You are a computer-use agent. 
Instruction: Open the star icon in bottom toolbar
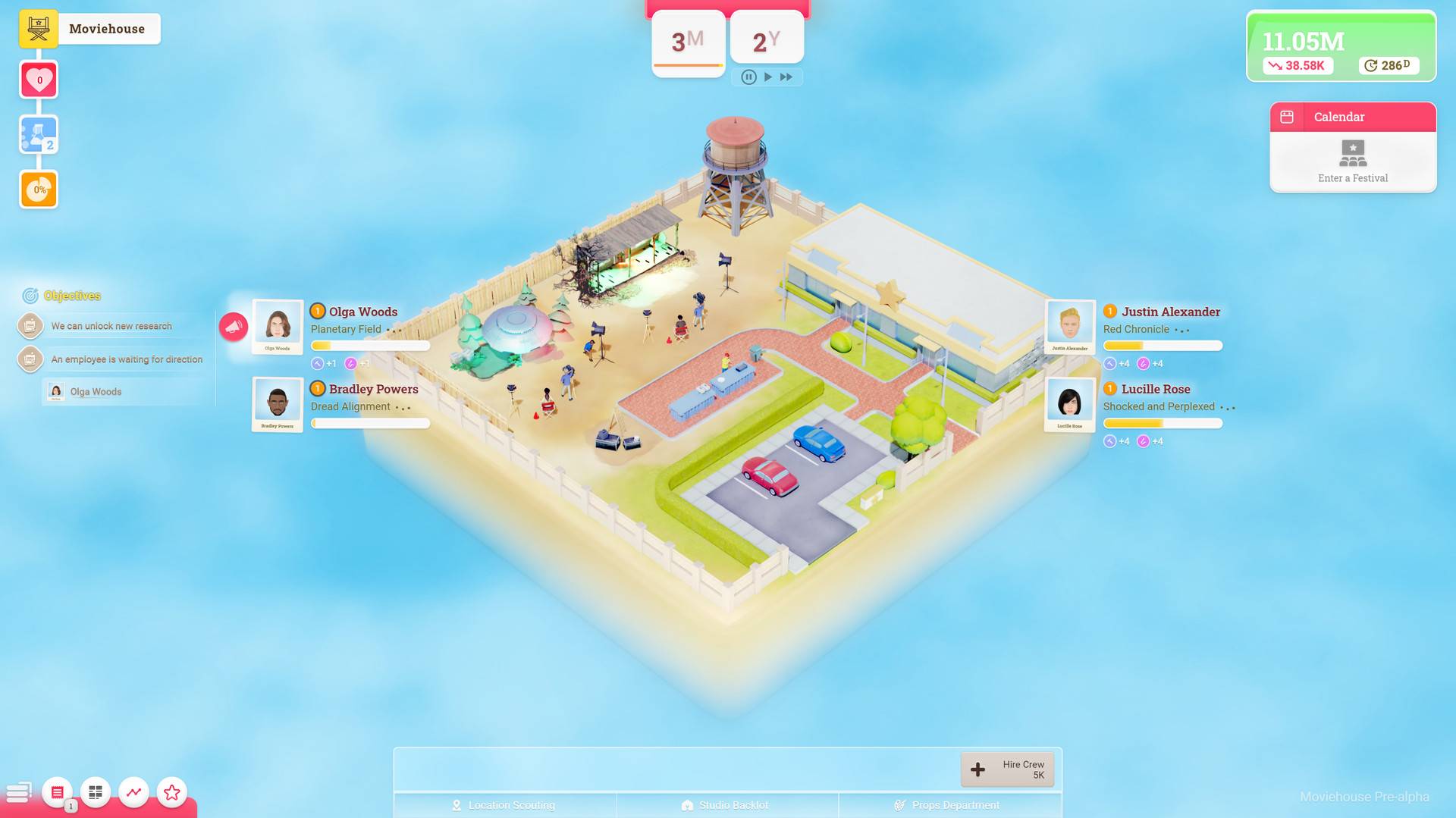[172, 792]
